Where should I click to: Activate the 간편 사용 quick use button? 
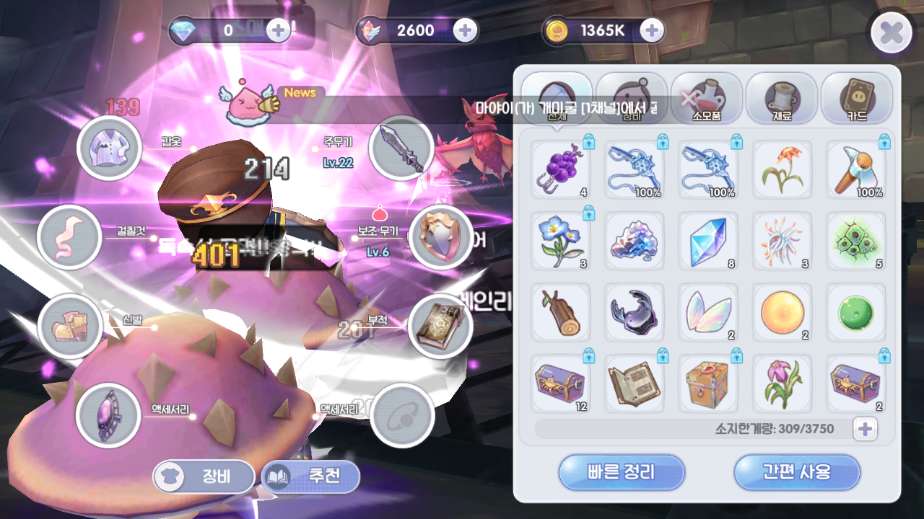click(x=796, y=472)
